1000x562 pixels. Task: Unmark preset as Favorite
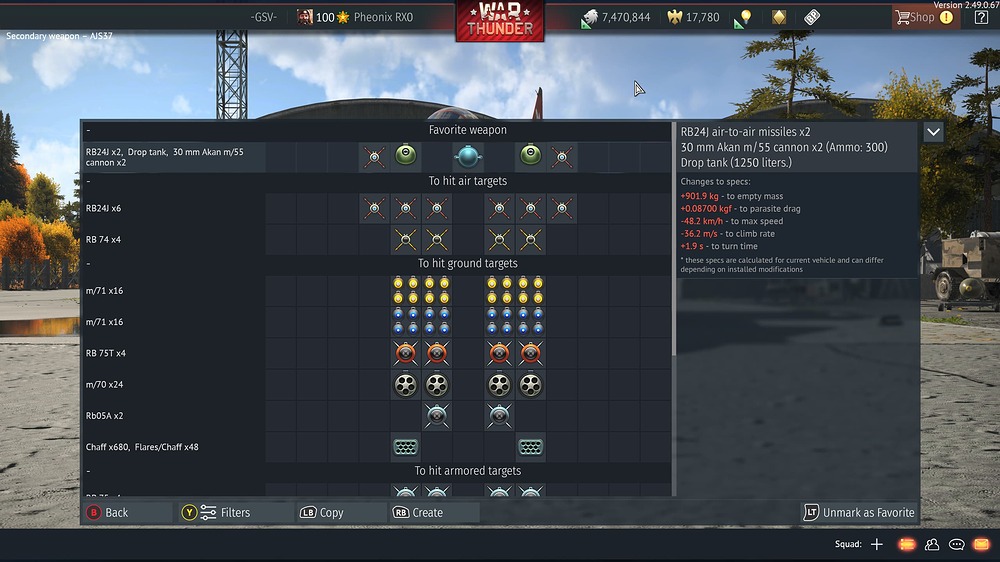[859, 512]
